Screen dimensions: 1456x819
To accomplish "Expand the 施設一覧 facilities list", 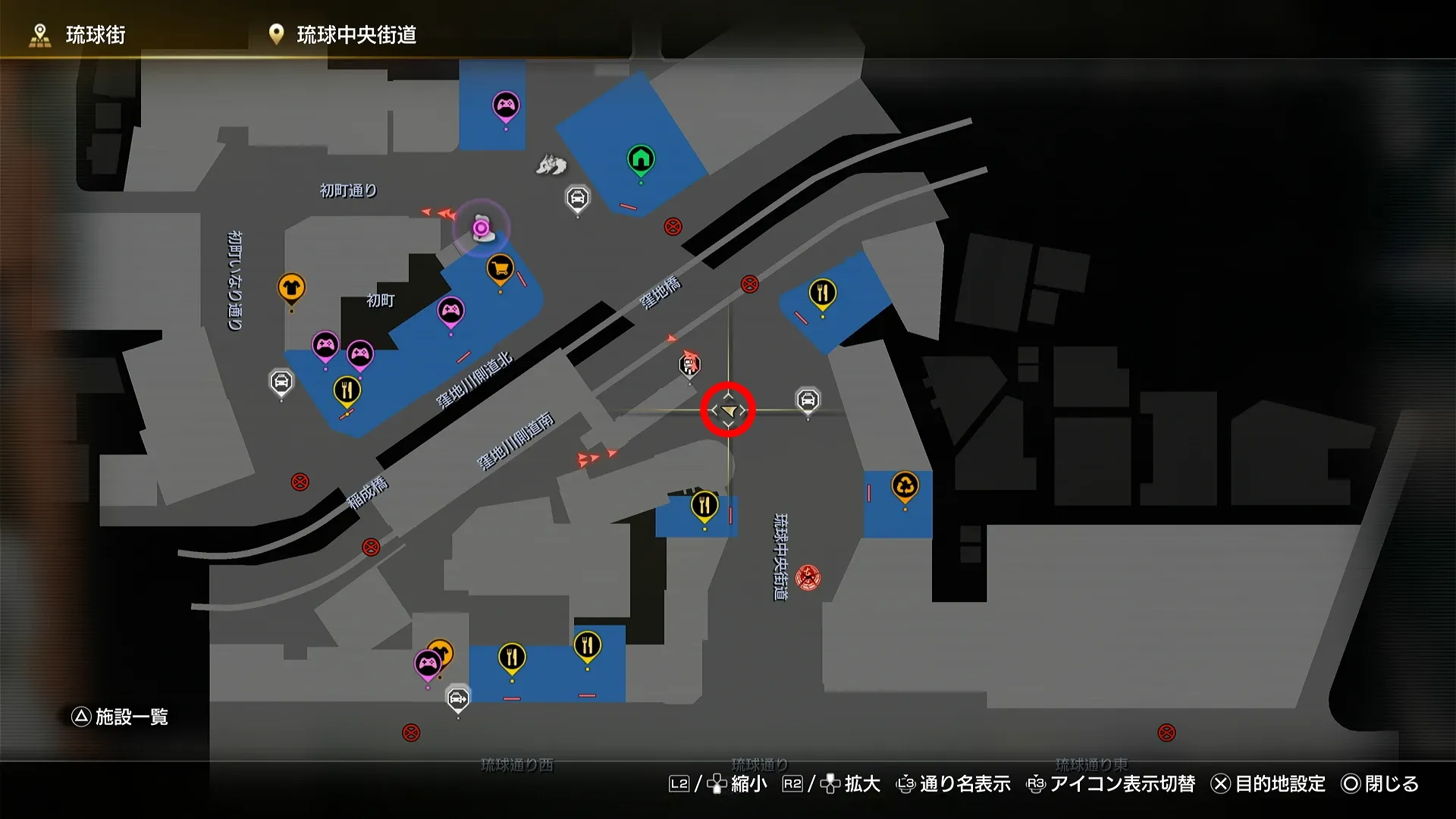I will pos(121,715).
